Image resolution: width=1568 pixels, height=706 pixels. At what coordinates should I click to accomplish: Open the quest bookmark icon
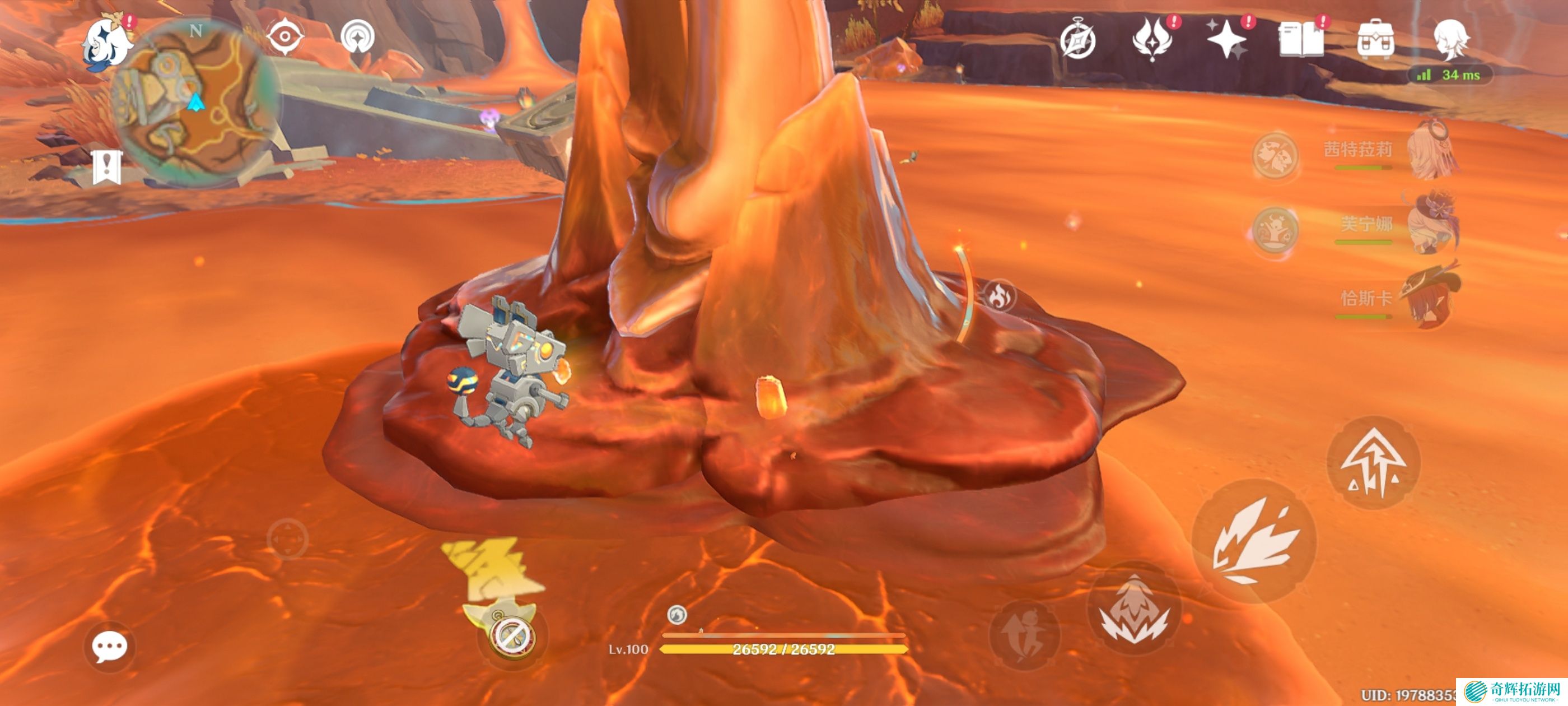pyautogui.click(x=107, y=166)
